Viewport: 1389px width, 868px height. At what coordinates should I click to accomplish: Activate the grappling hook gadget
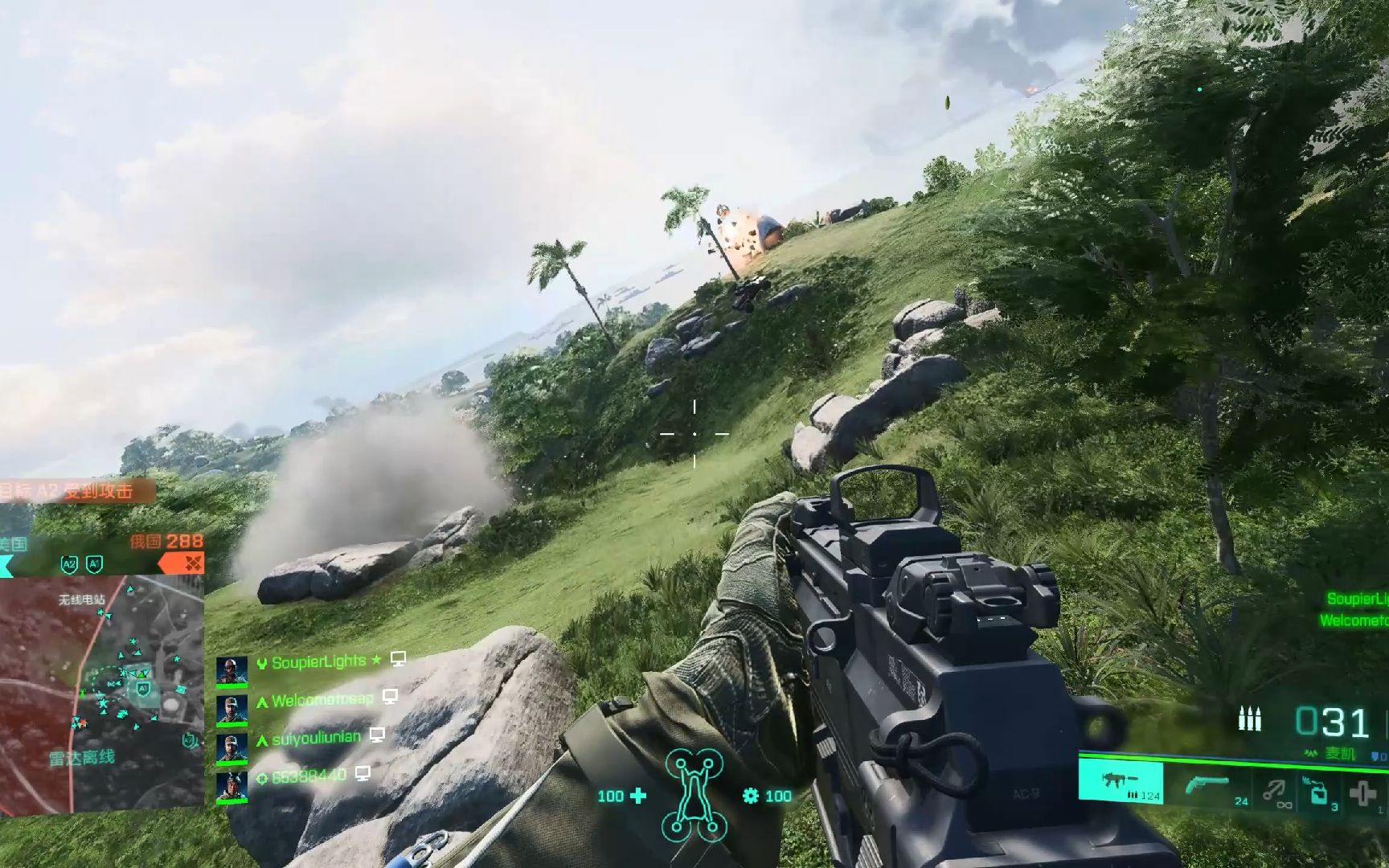pos(1274,792)
